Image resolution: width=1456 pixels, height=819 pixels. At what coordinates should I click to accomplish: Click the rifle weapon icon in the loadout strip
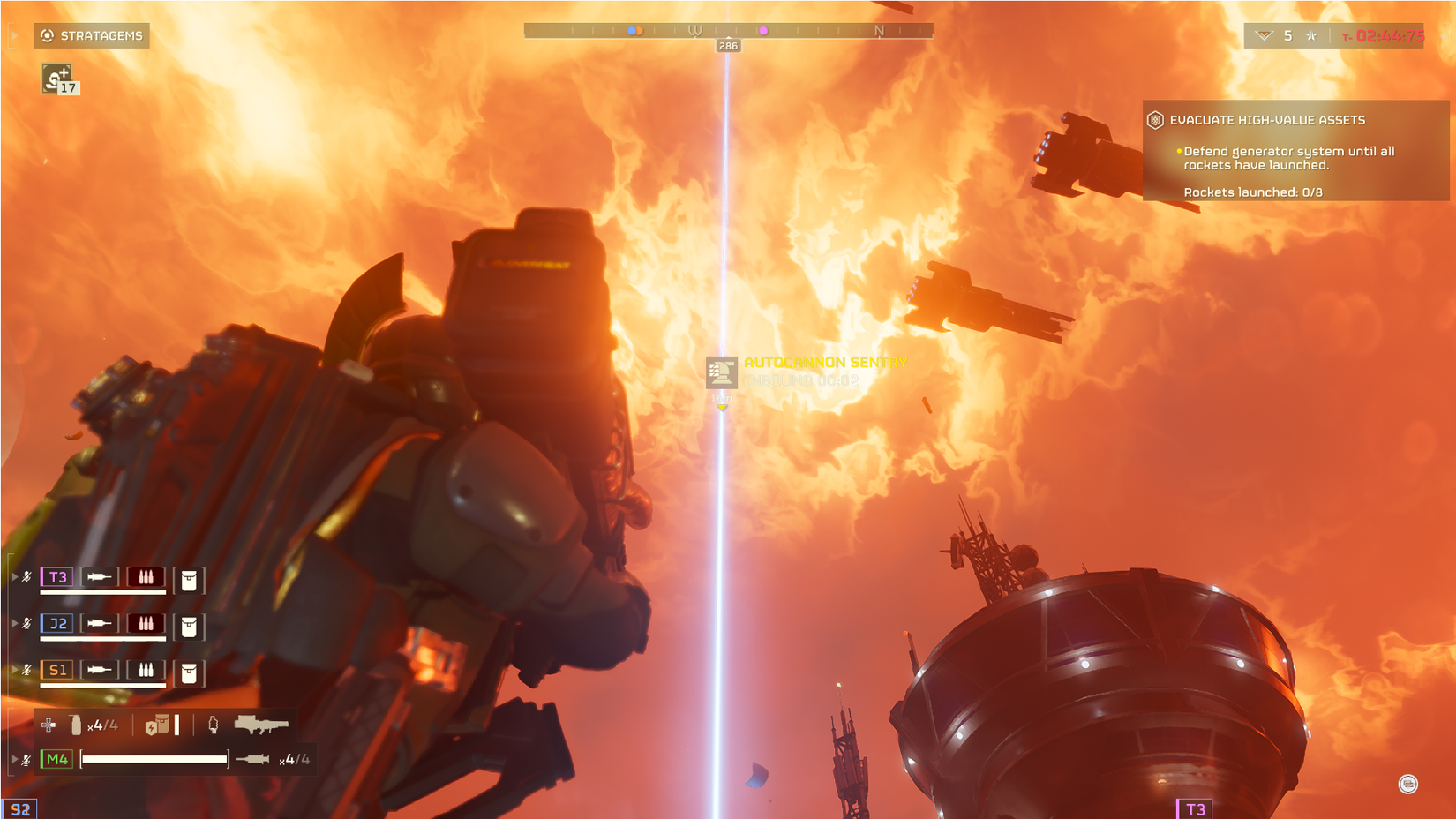259,726
